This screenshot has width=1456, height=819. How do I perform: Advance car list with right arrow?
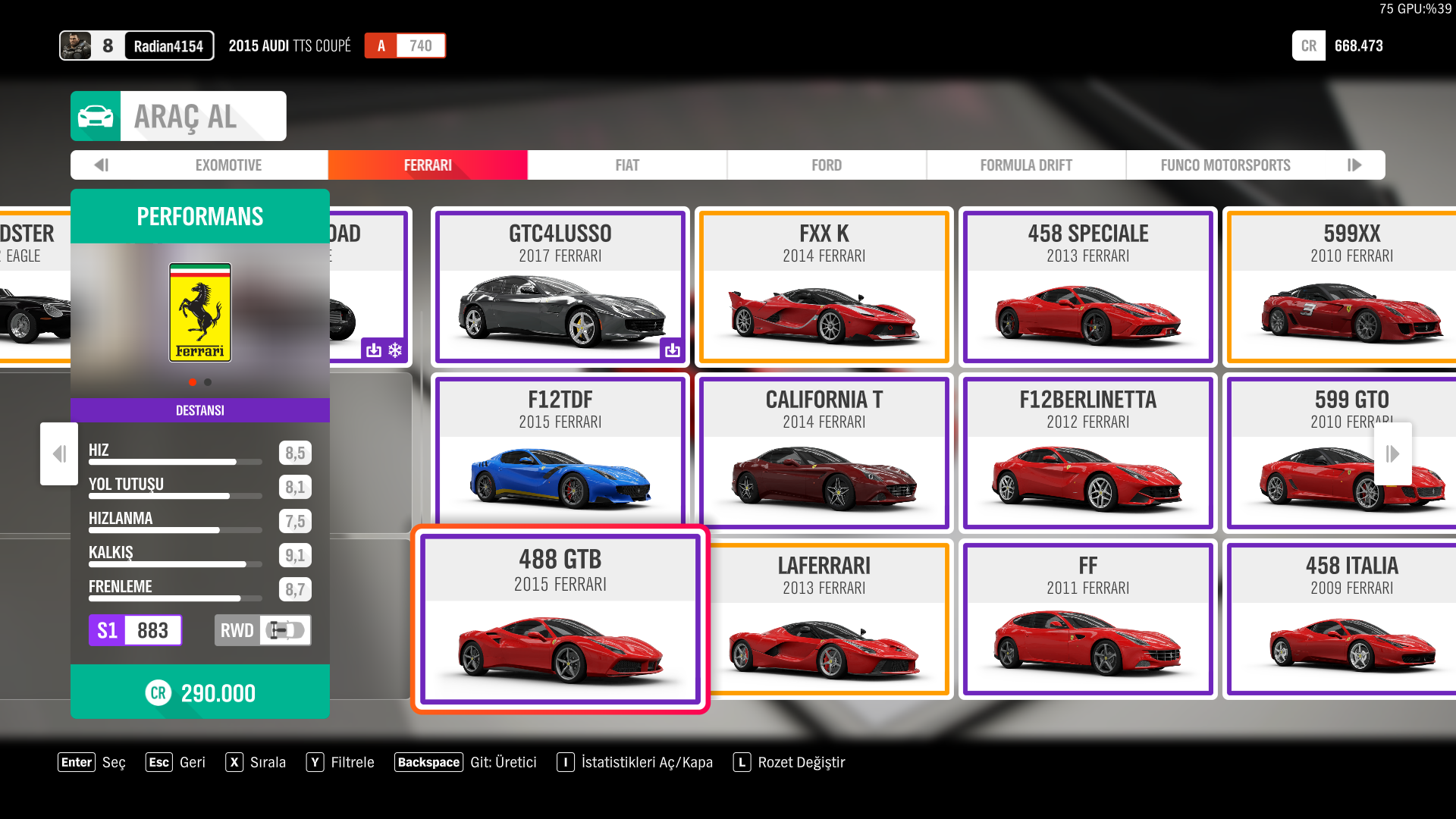pos(1392,453)
